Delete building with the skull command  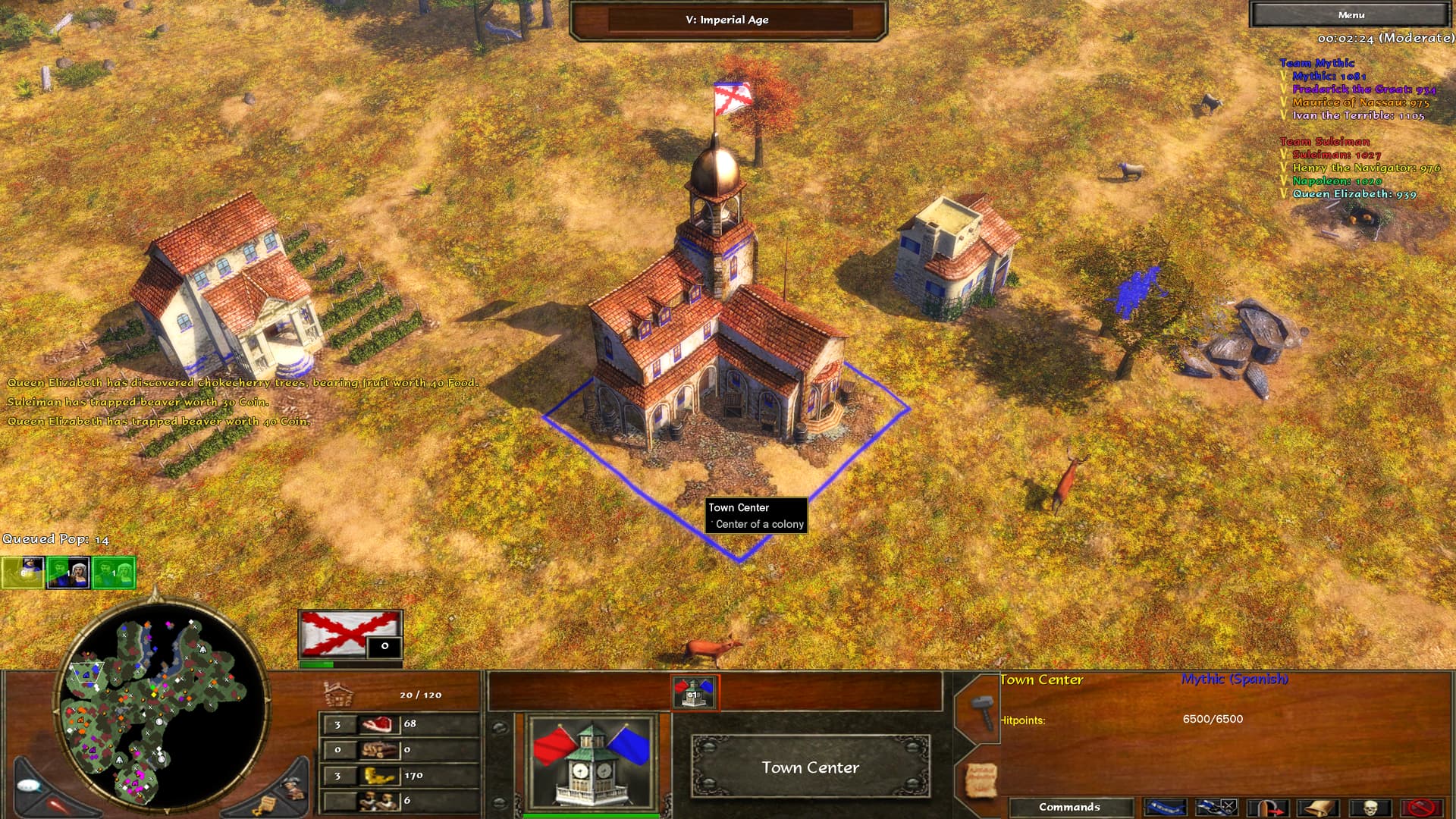click(1370, 808)
